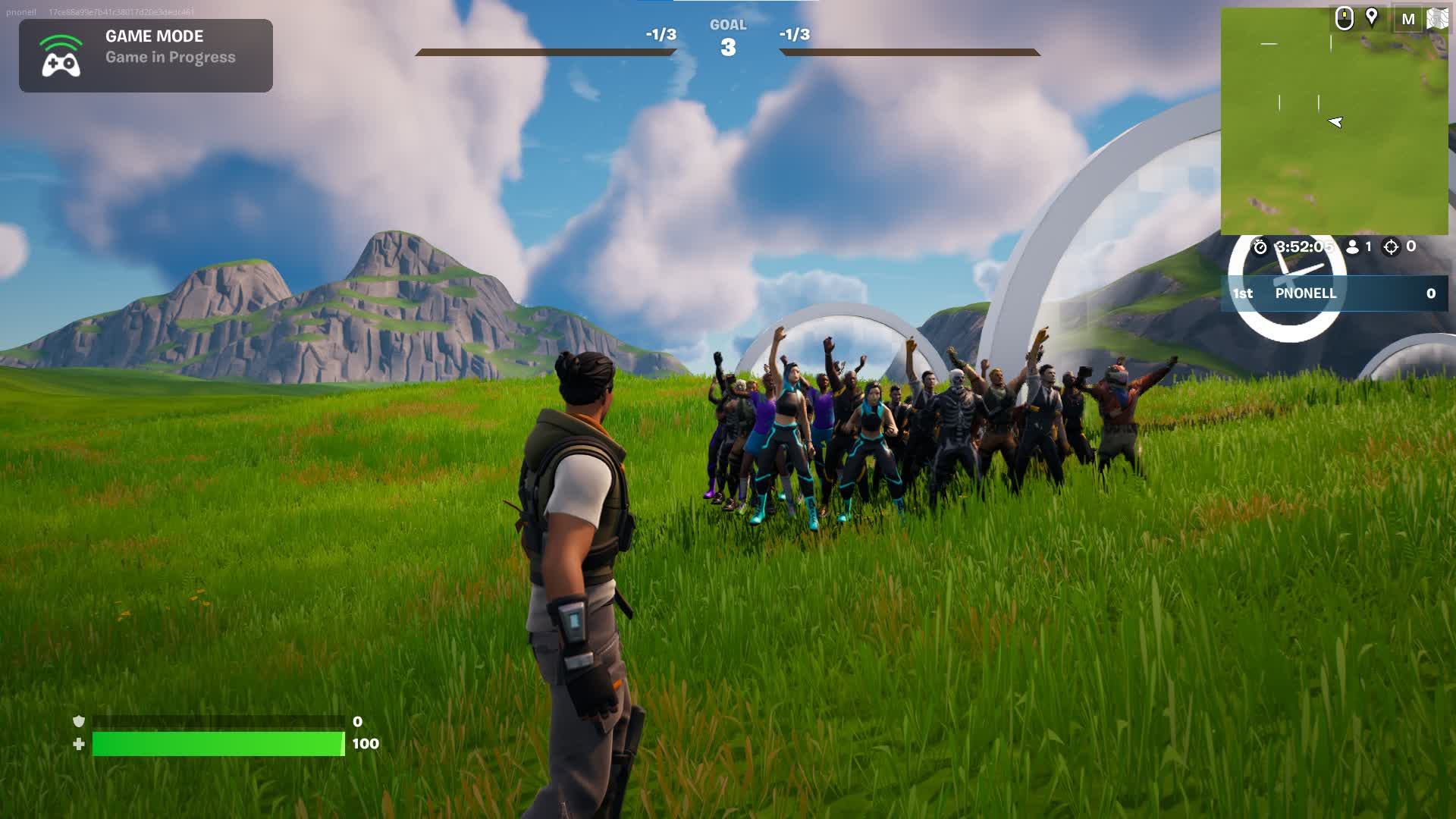This screenshot has height=819, width=1456.
Task: Open the map via the folded map icon
Action: tap(1438, 19)
